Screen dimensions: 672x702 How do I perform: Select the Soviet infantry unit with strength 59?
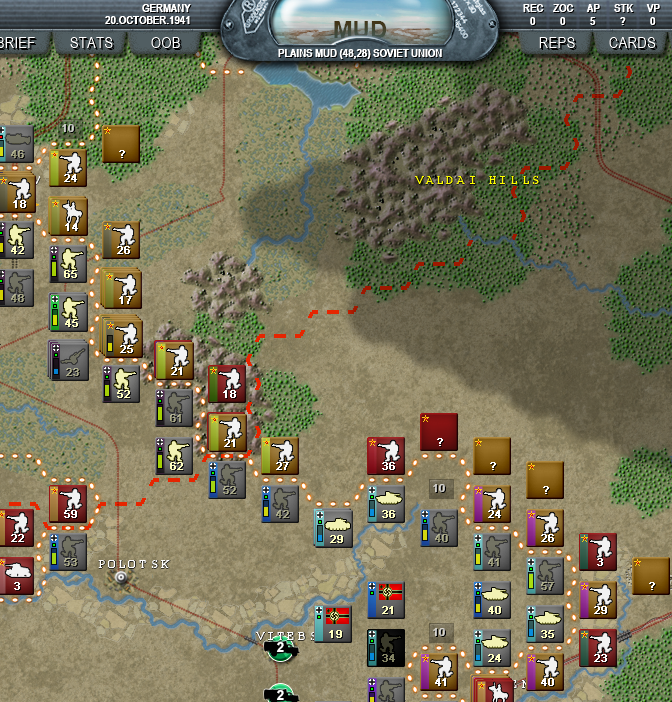tap(69, 505)
